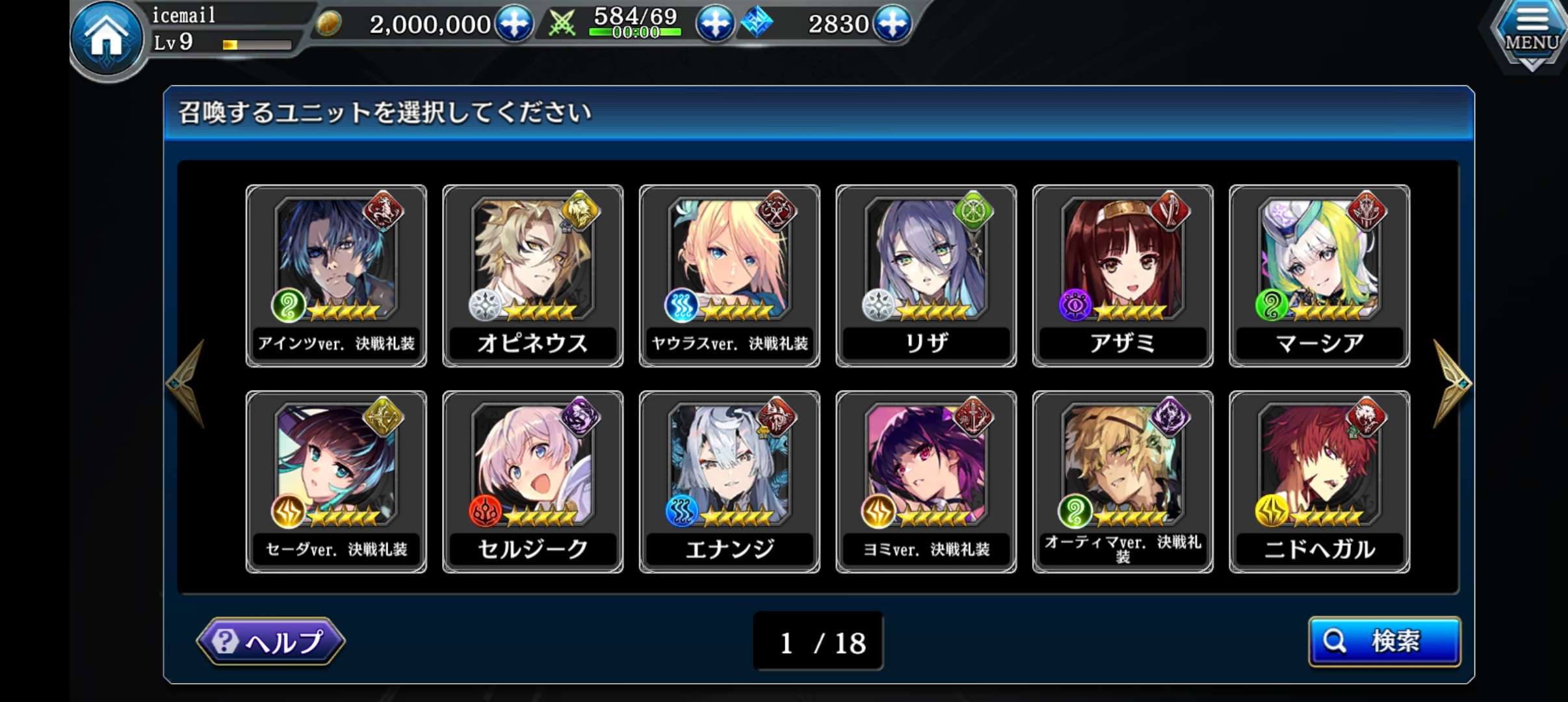Screen dimensions: 1568x702
Task: Select the アインツver. 決戦礼装 unit
Action: pyautogui.click(x=336, y=276)
